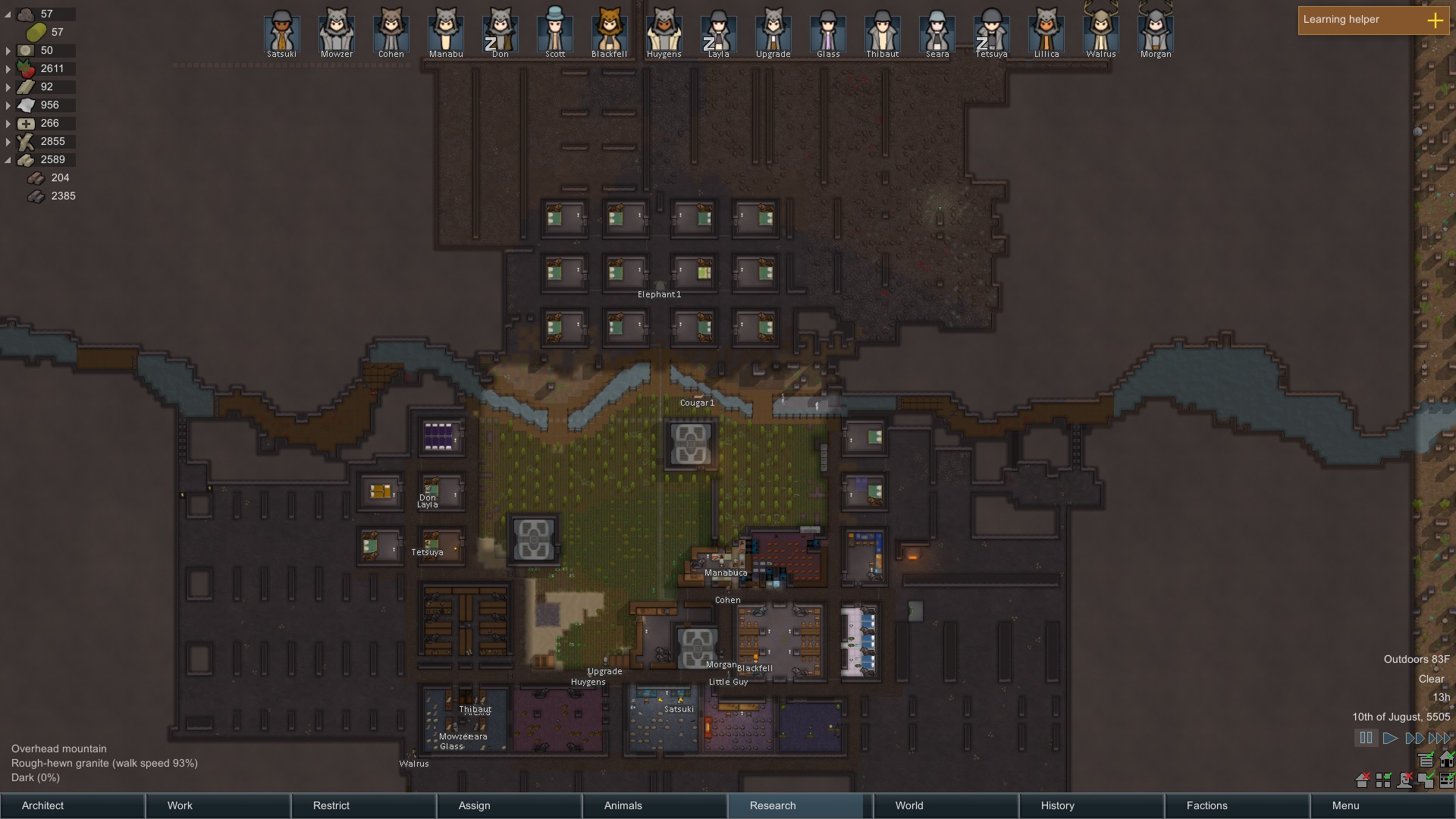Click the triple-speed playback arrows

click(x=1438, y=736)
